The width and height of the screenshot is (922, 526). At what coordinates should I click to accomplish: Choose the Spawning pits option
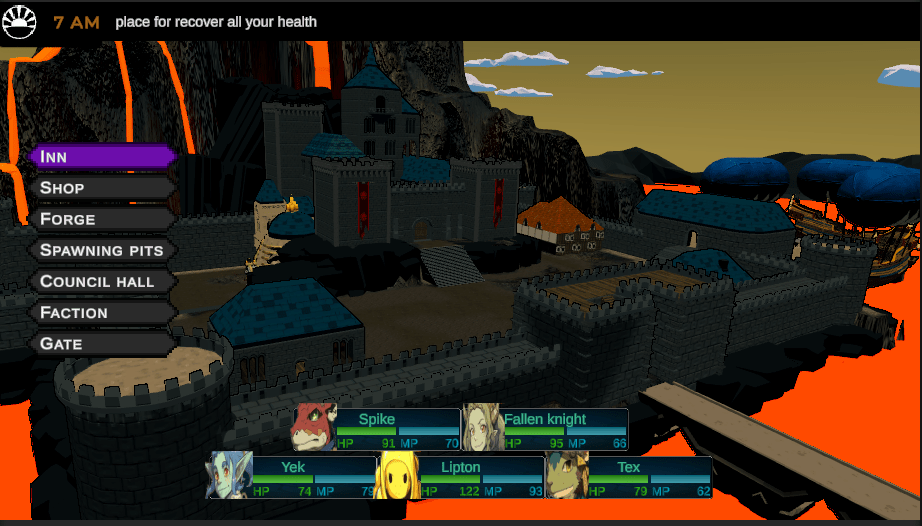[103, 250]
